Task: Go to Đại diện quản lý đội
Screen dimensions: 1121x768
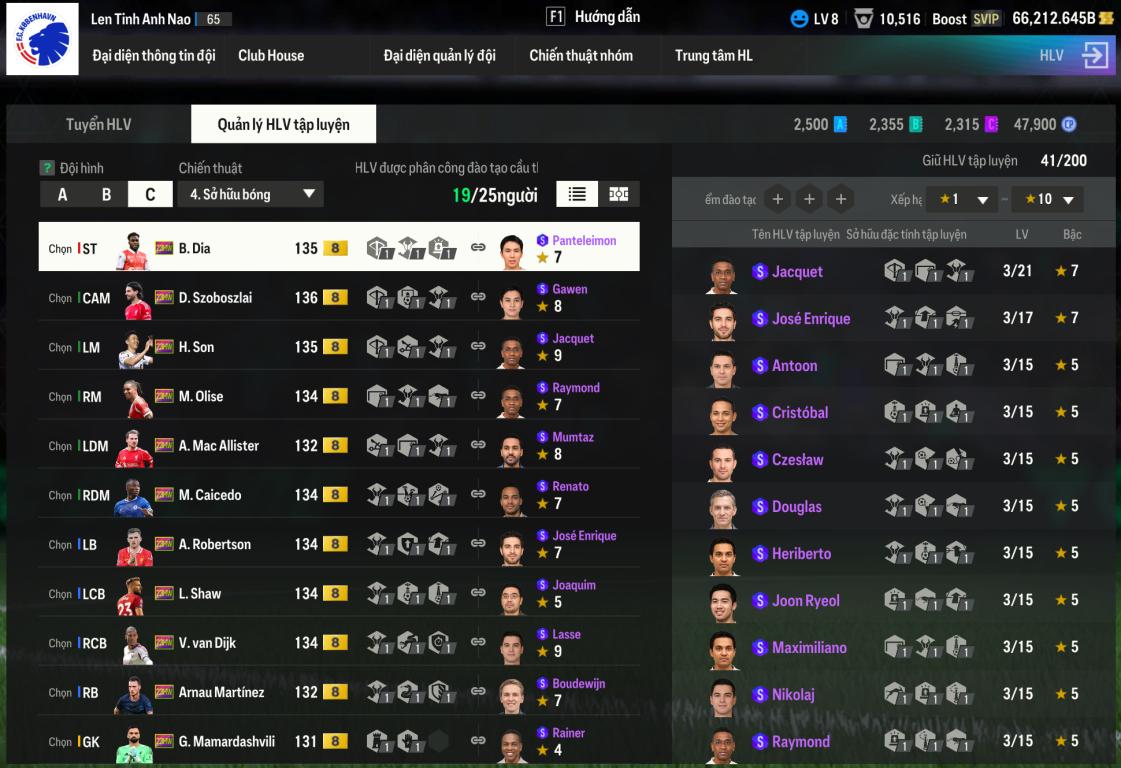Action: coord(439,56)
